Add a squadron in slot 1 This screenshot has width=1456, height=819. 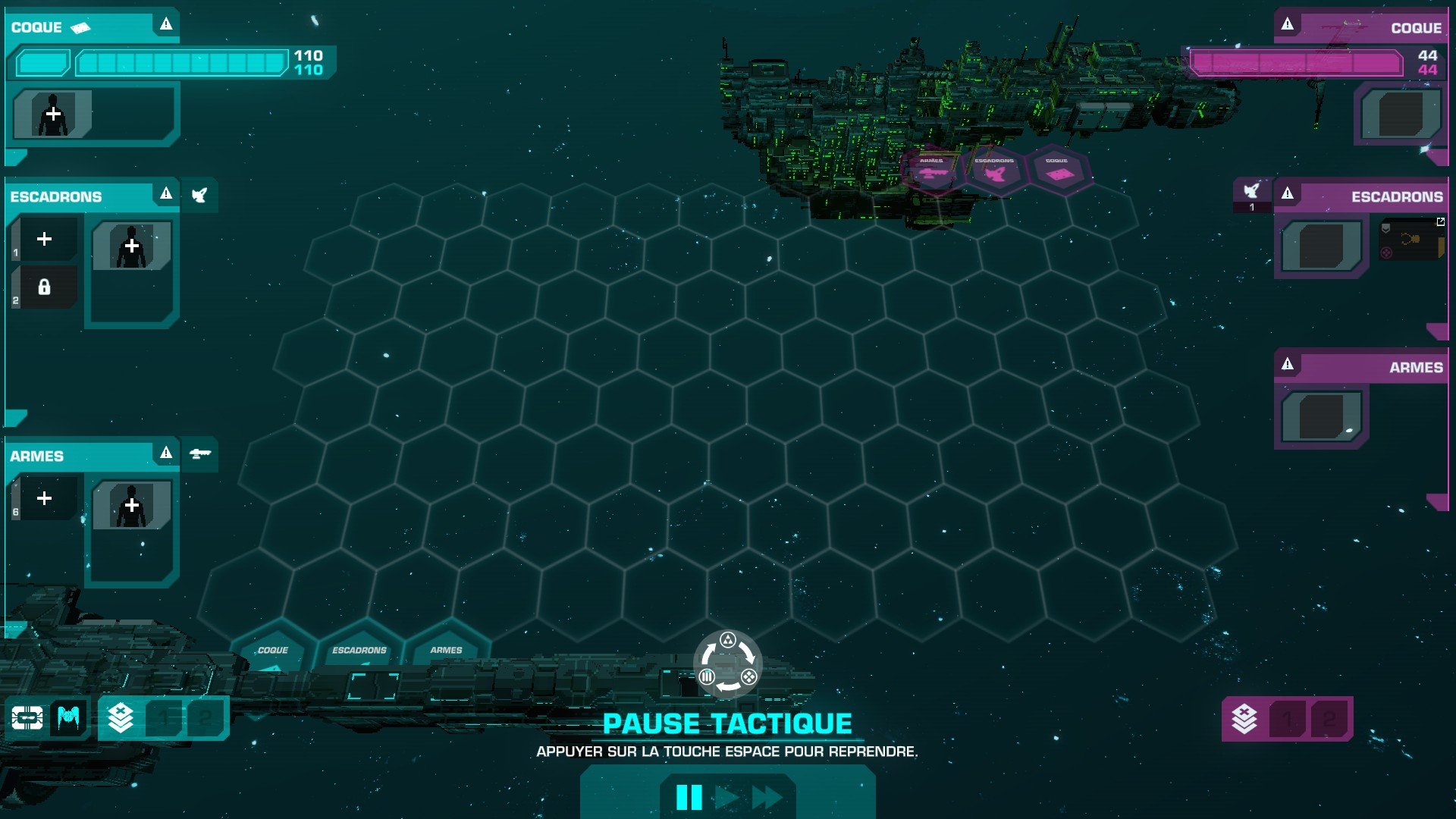pos(45,240)
